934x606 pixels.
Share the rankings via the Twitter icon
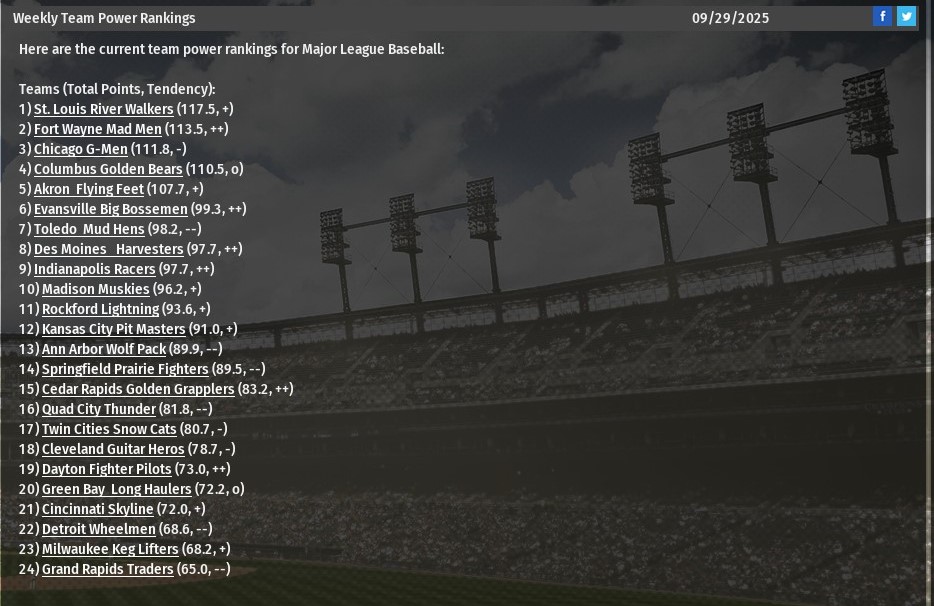click(x=906, y=16)
